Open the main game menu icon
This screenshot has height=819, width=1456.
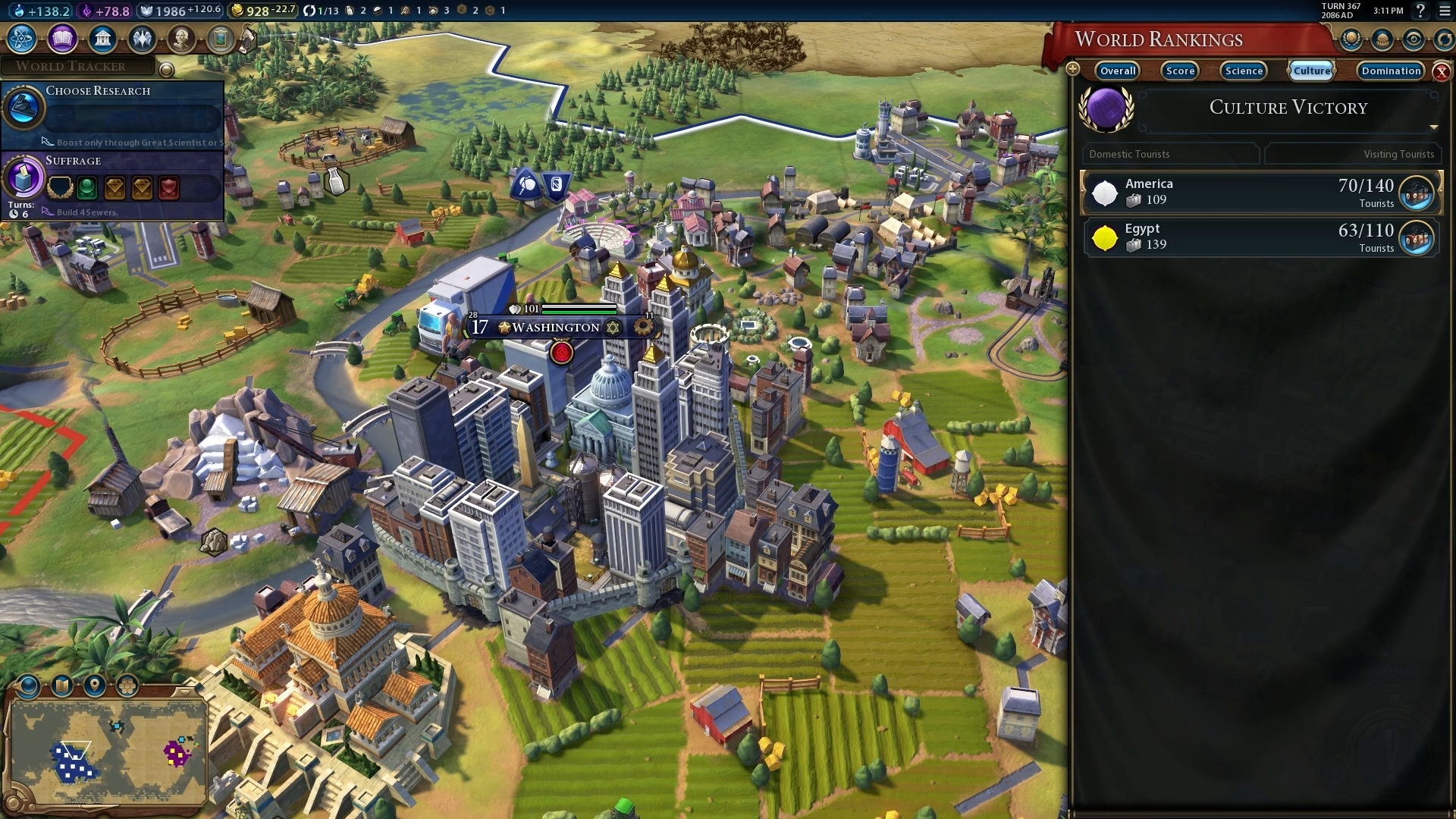1445,11
